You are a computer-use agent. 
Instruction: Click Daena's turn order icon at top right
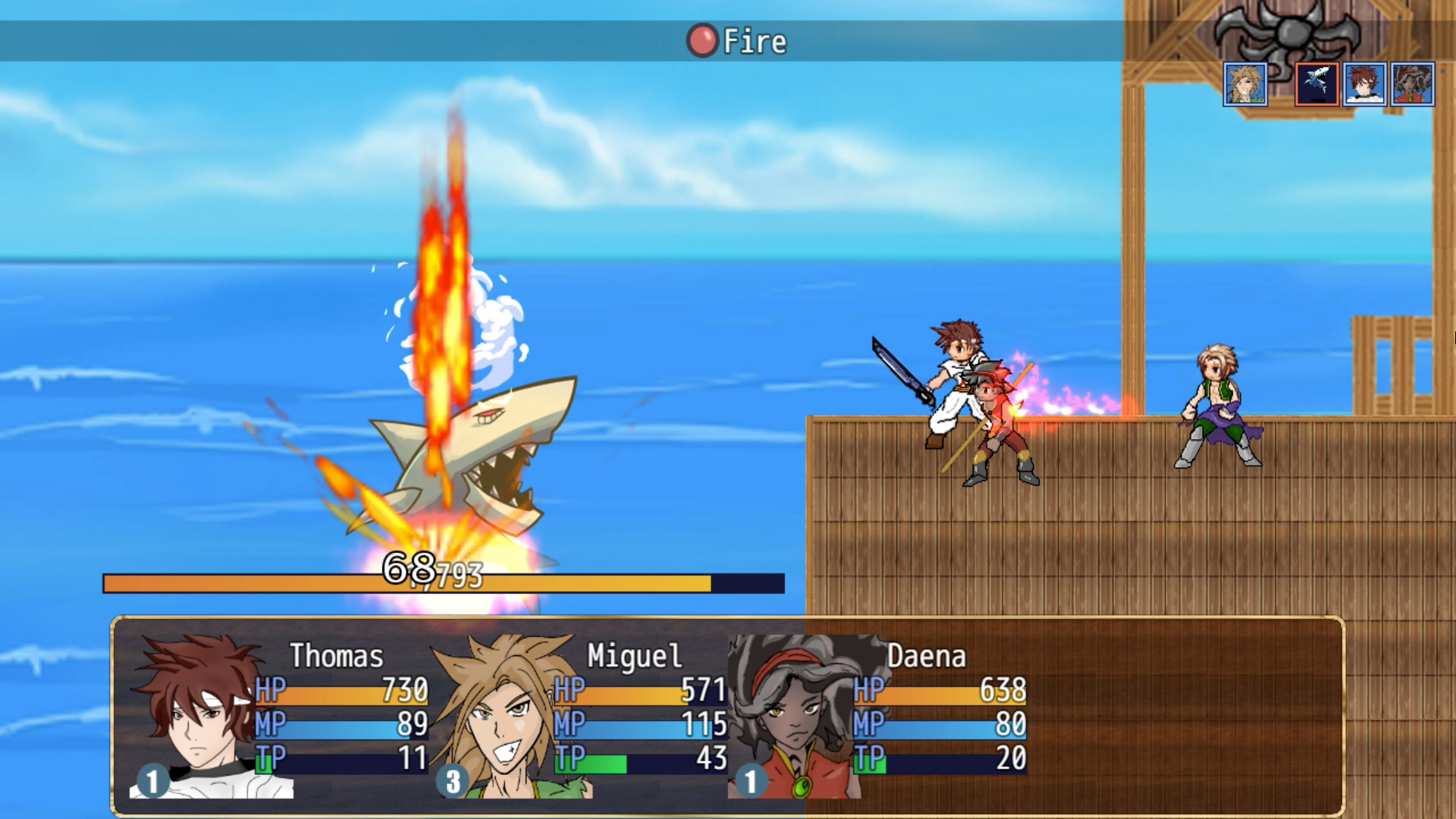pyautogui.click(x=1410, y=83)
